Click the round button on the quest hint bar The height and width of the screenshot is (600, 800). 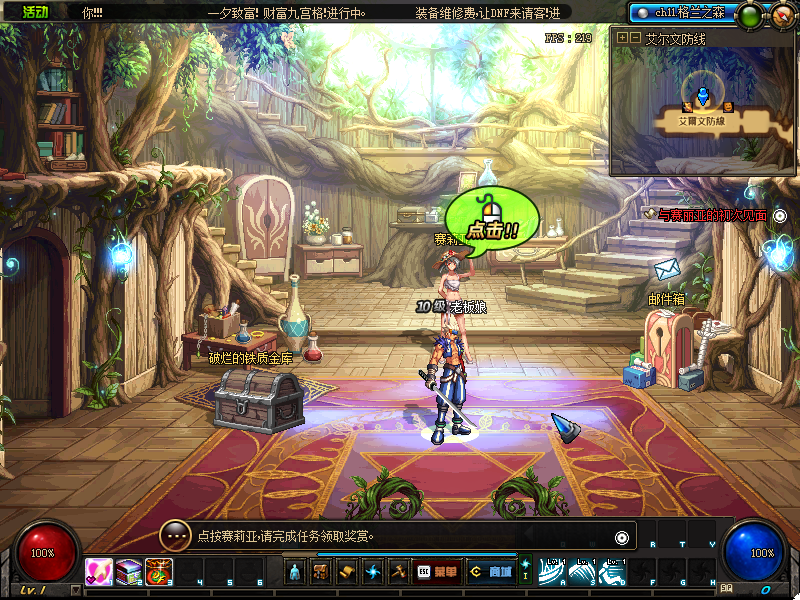(622, 537)
